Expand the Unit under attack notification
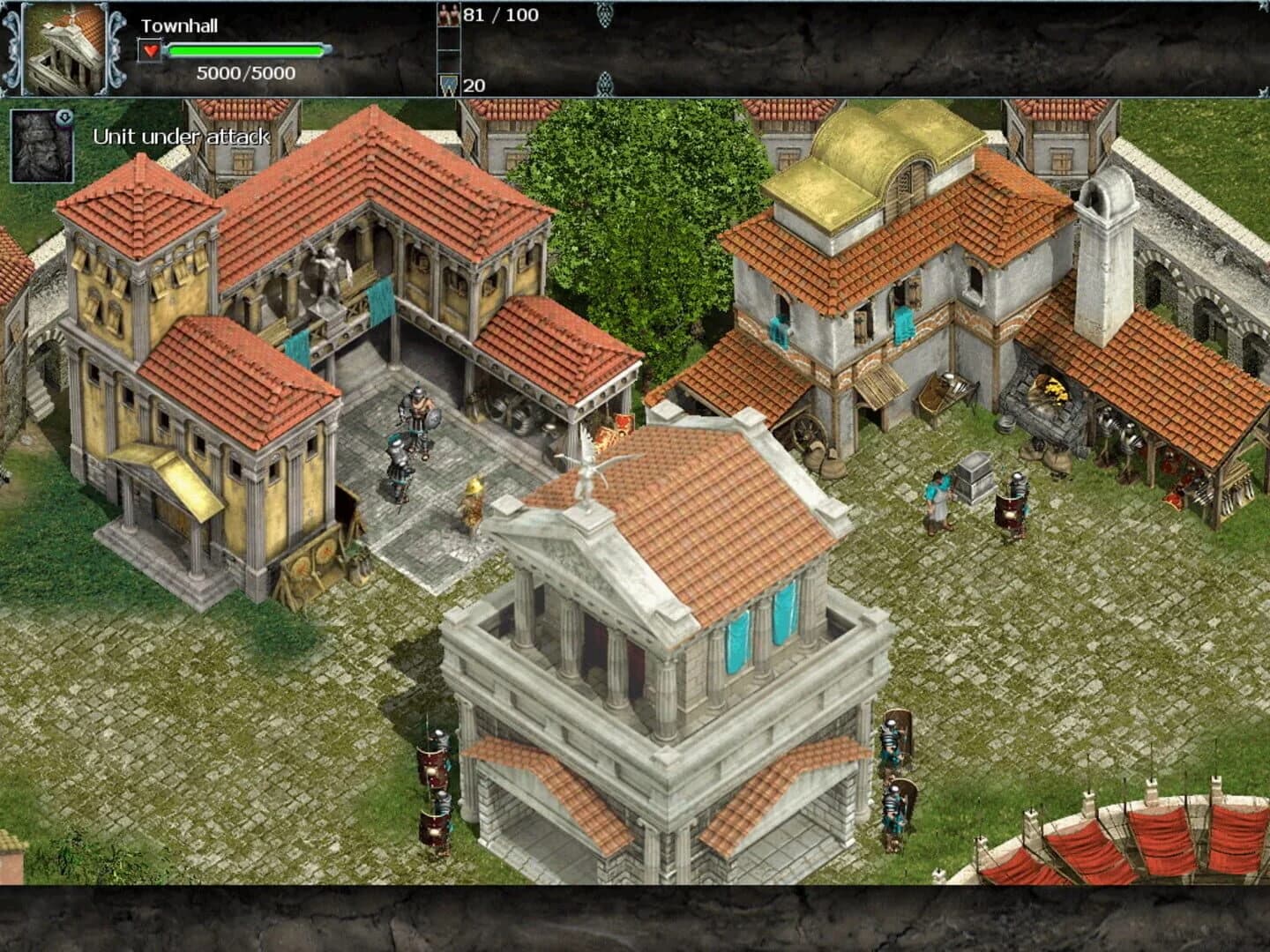The height and width of the screenshot is (952, 1270). click(181, 138)
